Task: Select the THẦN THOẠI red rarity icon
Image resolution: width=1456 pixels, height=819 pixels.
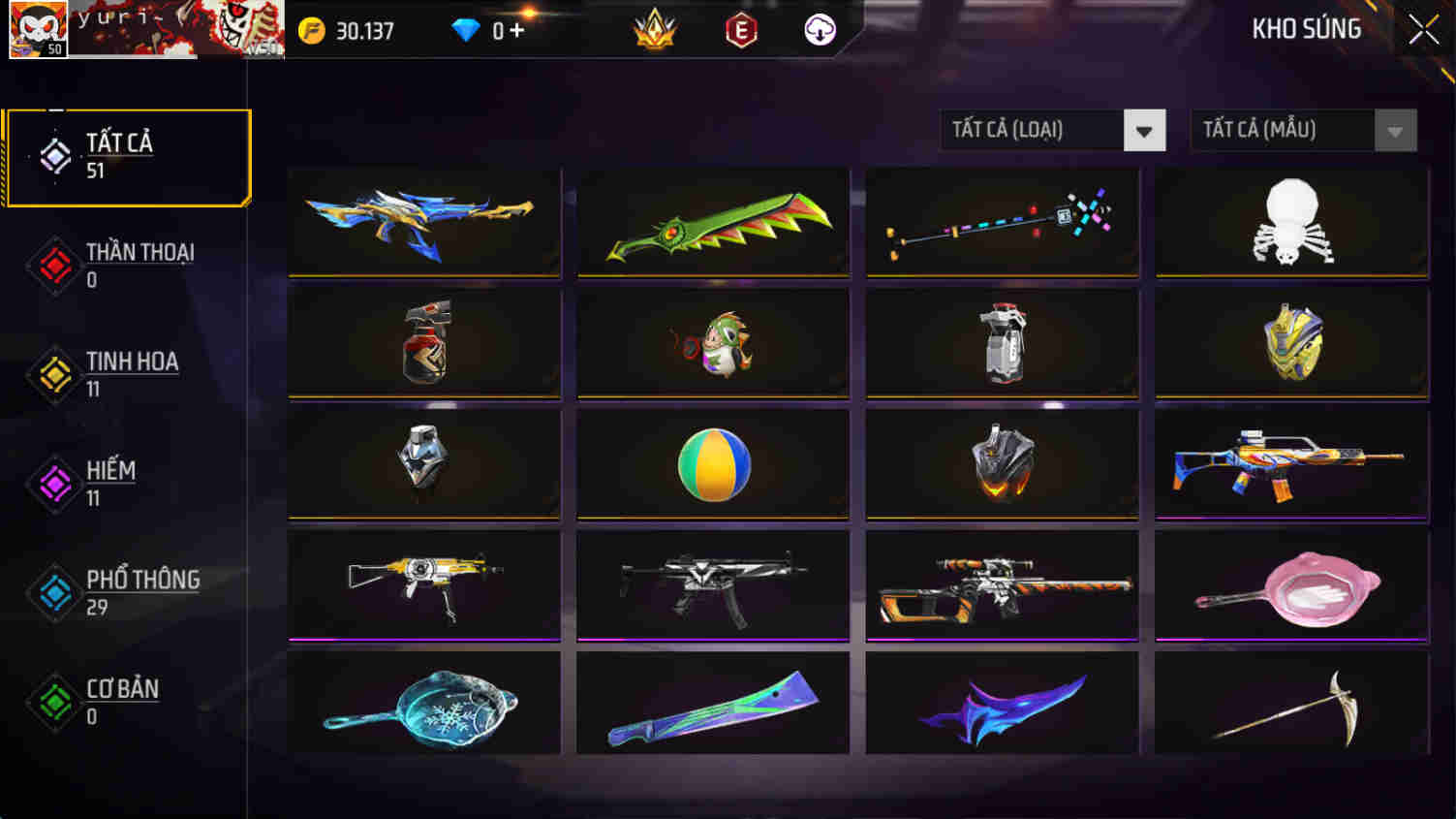Action: [x=55, y=265]
